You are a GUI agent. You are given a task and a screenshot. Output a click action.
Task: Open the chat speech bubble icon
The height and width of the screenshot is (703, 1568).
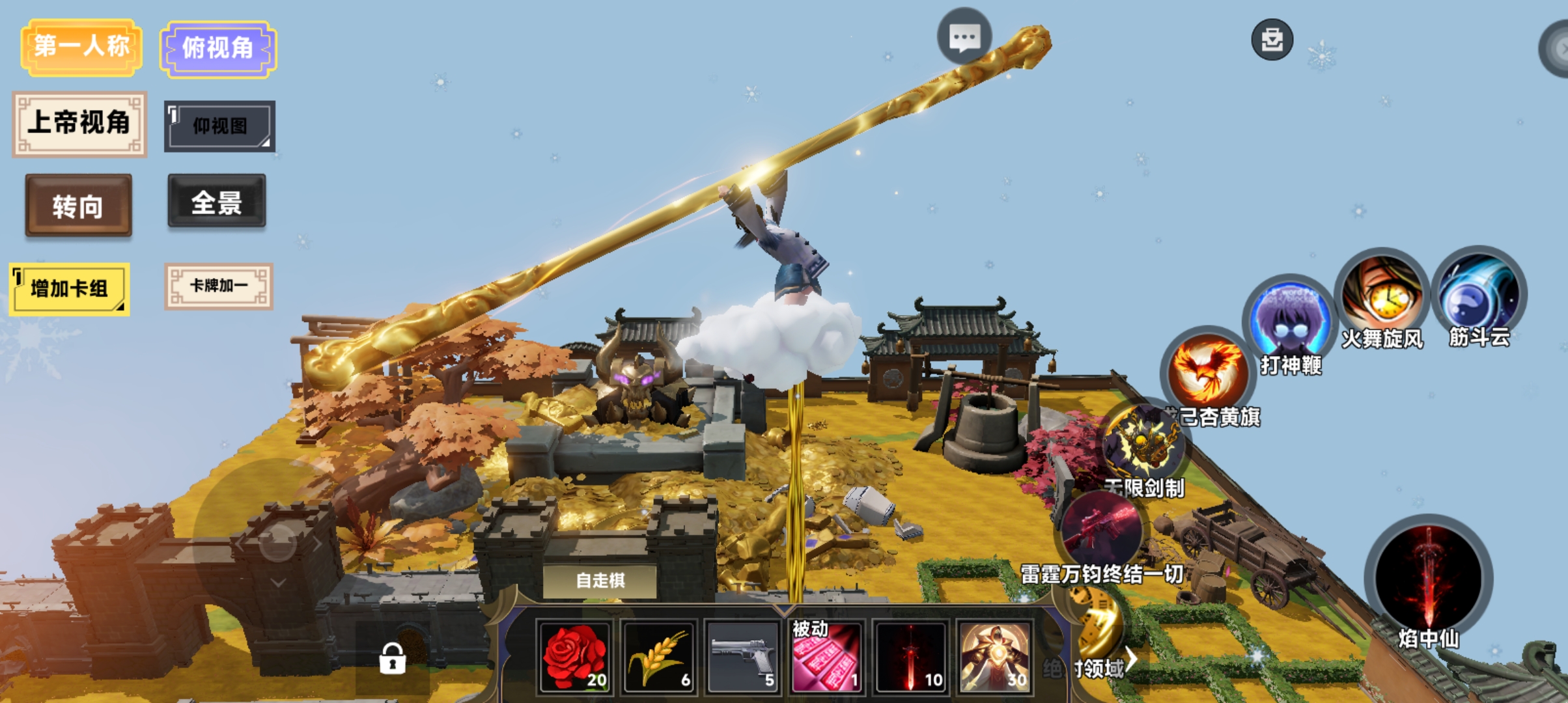(964, 38)
